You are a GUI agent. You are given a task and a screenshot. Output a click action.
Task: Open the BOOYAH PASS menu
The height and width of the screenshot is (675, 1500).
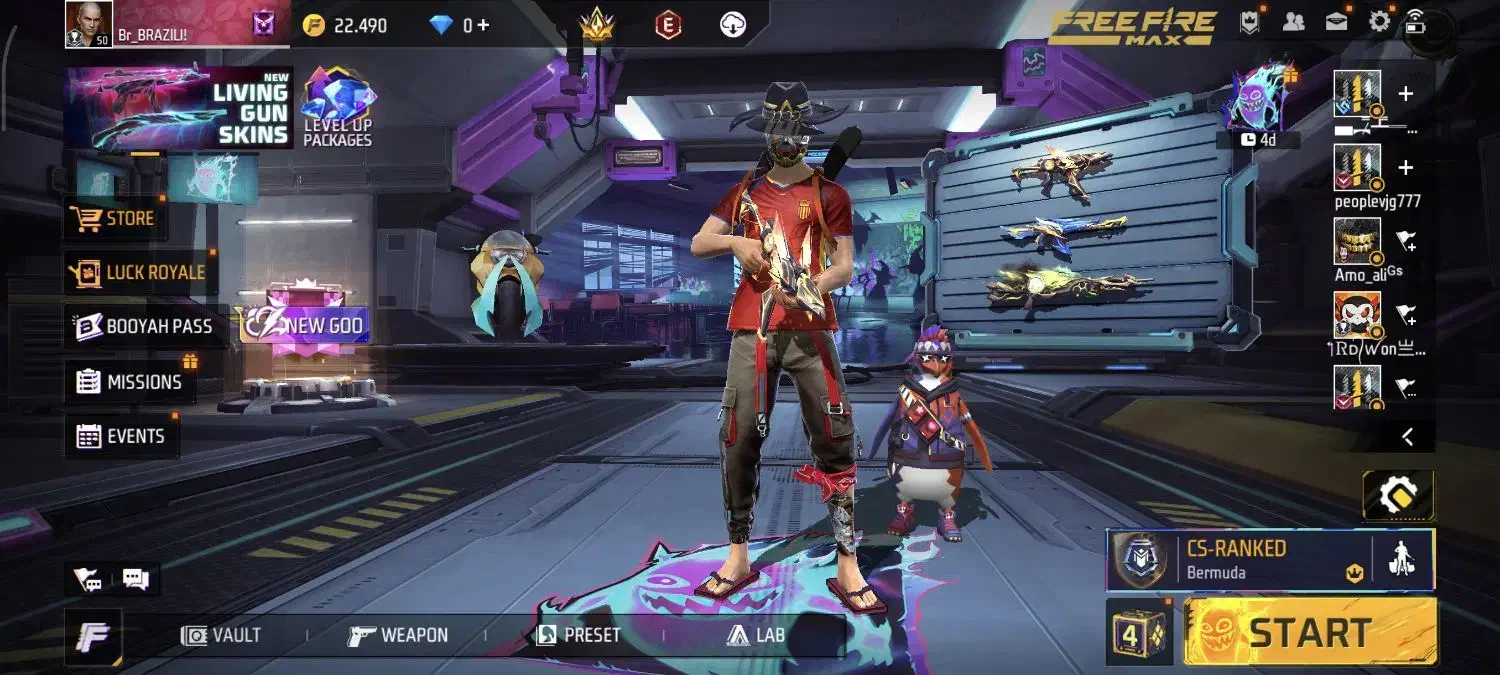(146, 326)
